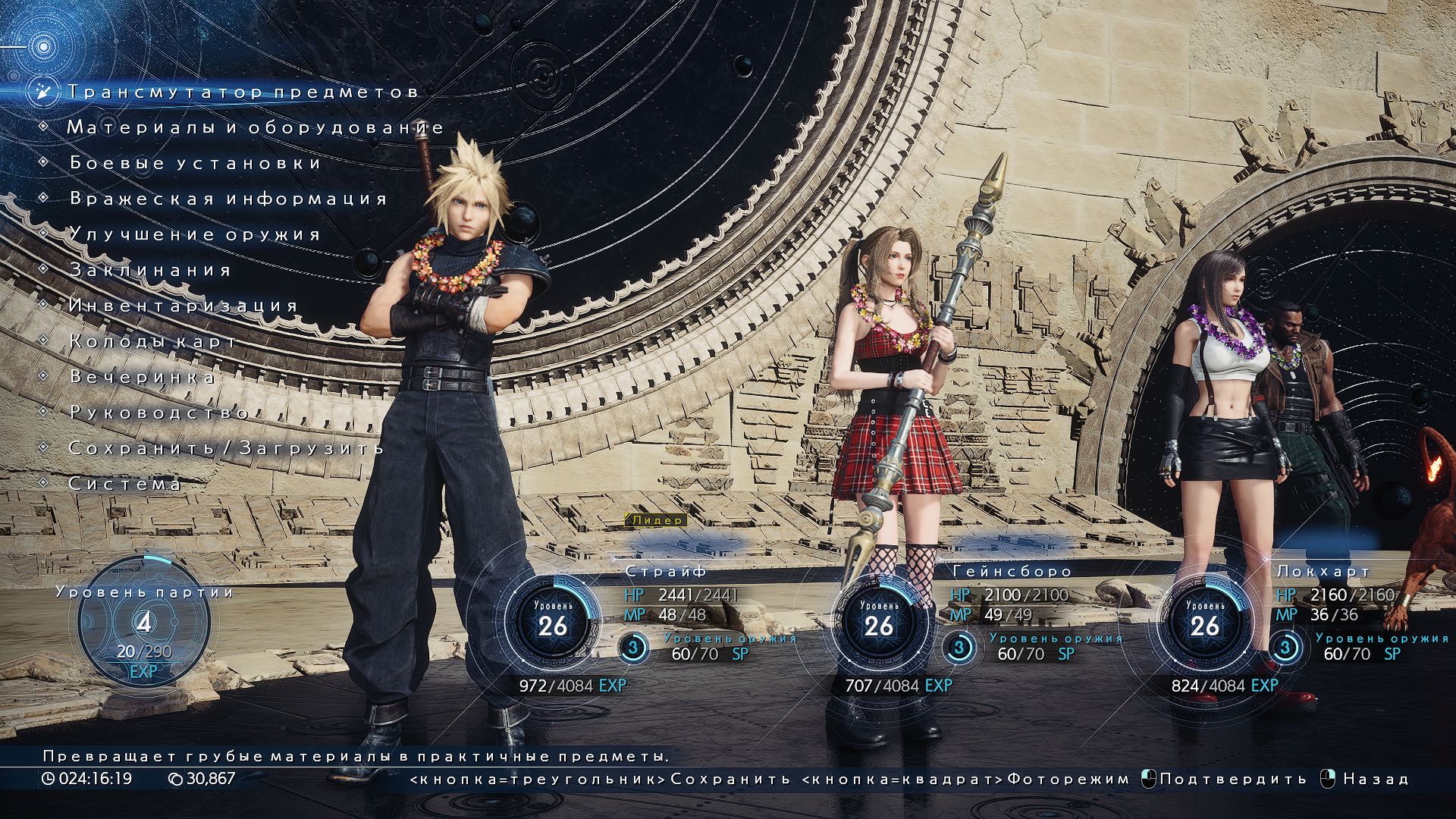Select Руководство in the main menu
1456x819 pixels.
pyautogui.click(x=159, y=413)
